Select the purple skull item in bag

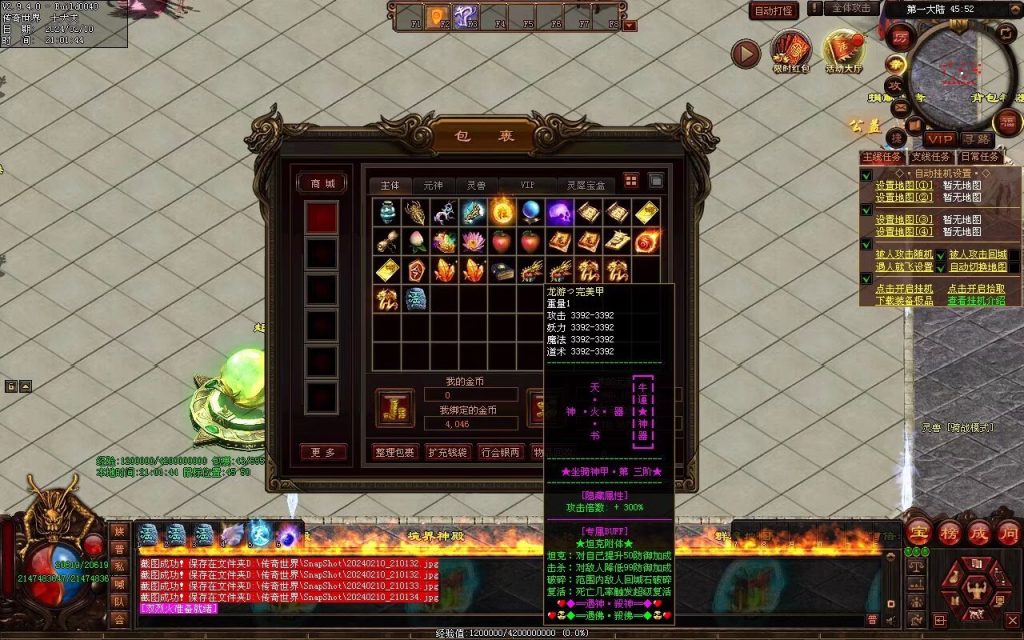coord(558,212)
